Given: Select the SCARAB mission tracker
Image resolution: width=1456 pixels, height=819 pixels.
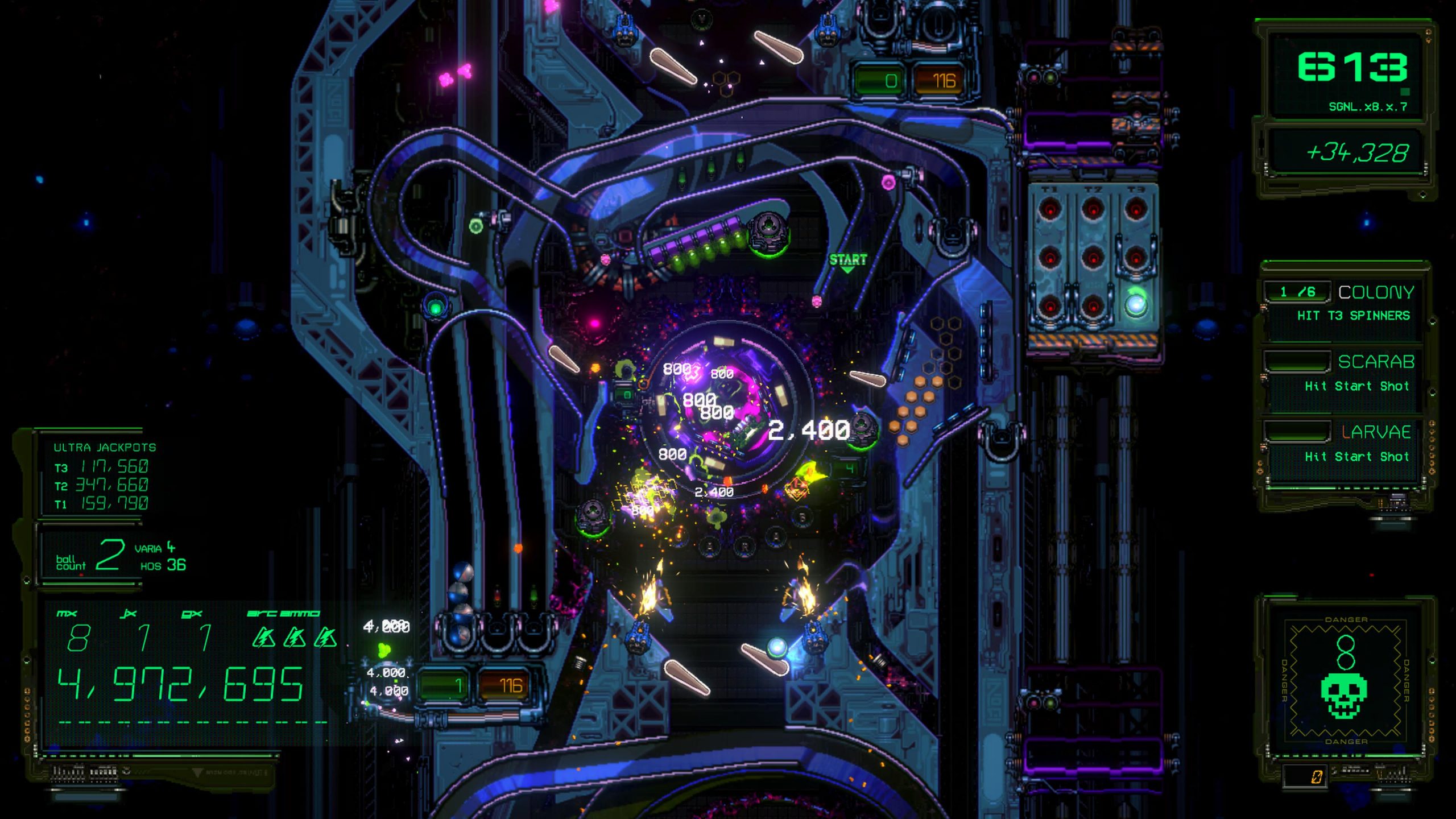Looking at the screenshot, I should click(1346, 374).
